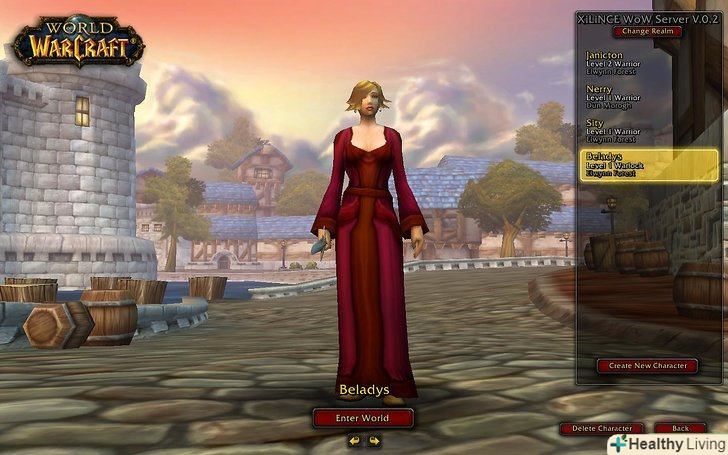Screen dimensions: 728x455
Task: Go Back to the login screen
Action: tap(681, 428)
